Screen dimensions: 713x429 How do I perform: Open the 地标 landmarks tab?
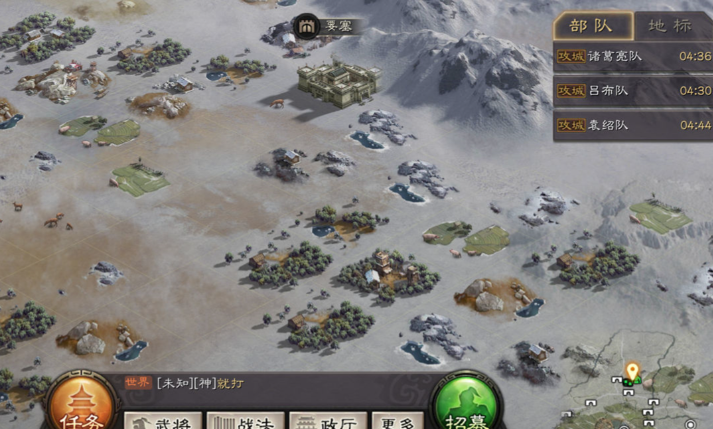(669, 26)
